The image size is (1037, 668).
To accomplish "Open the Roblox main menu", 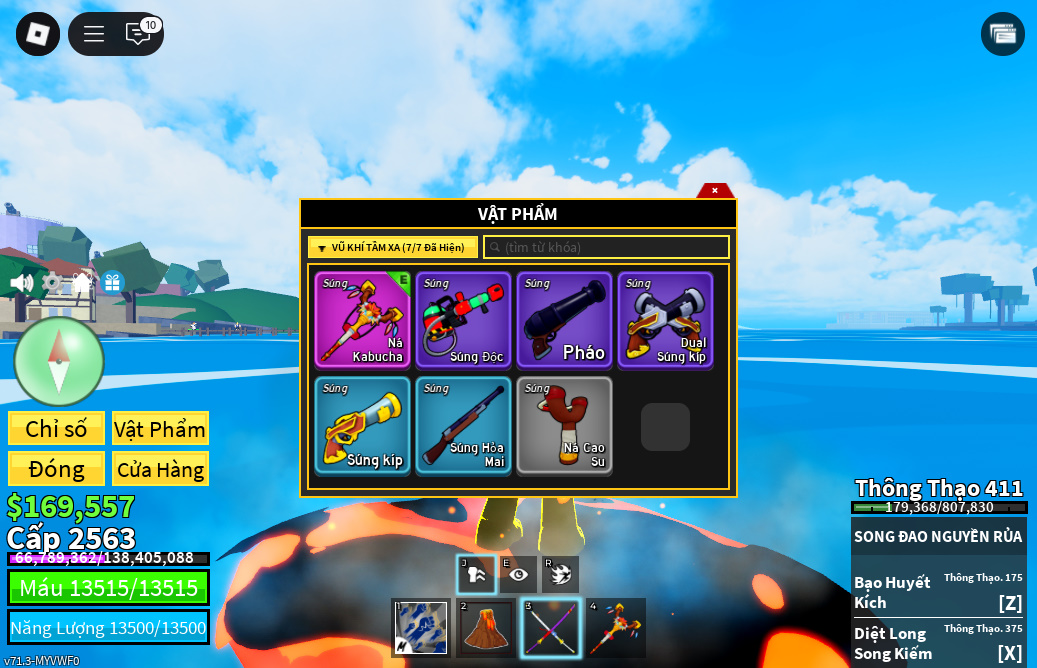I will pyautogui.click(x=38, y=34).
